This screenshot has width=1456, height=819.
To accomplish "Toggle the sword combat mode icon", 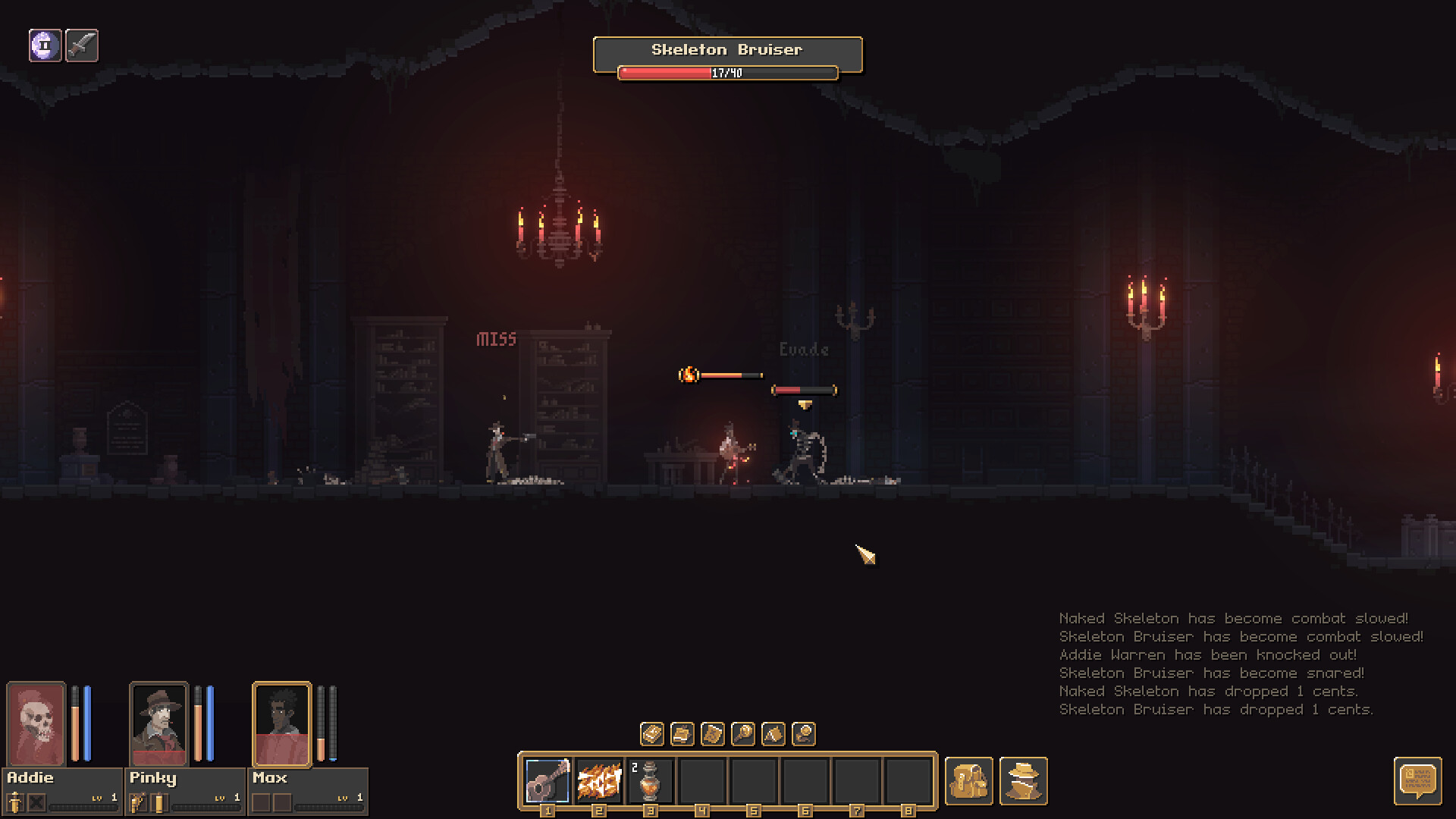I will [x=82, y=45].
